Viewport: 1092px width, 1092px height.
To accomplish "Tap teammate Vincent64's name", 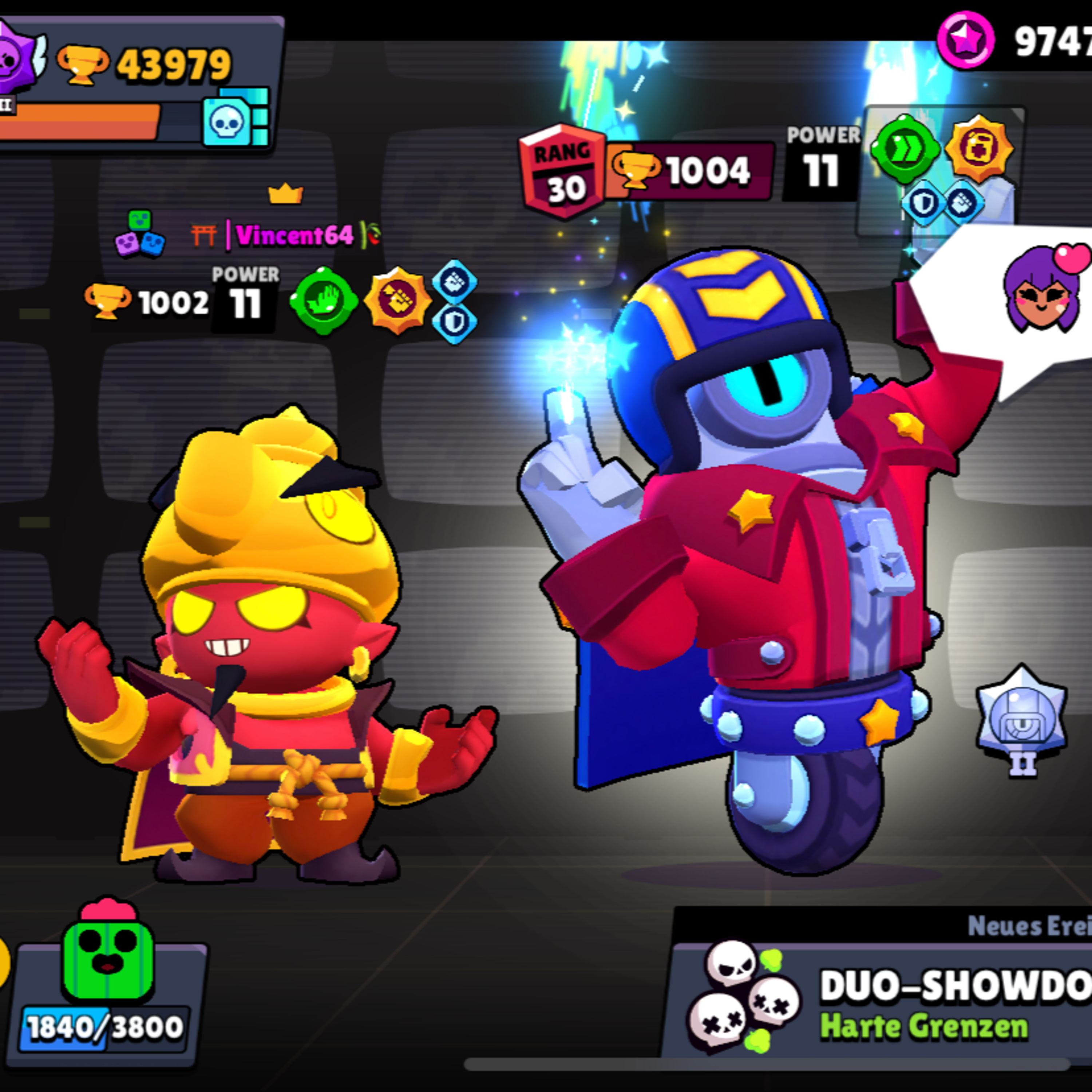I will (x=294, y=235).
